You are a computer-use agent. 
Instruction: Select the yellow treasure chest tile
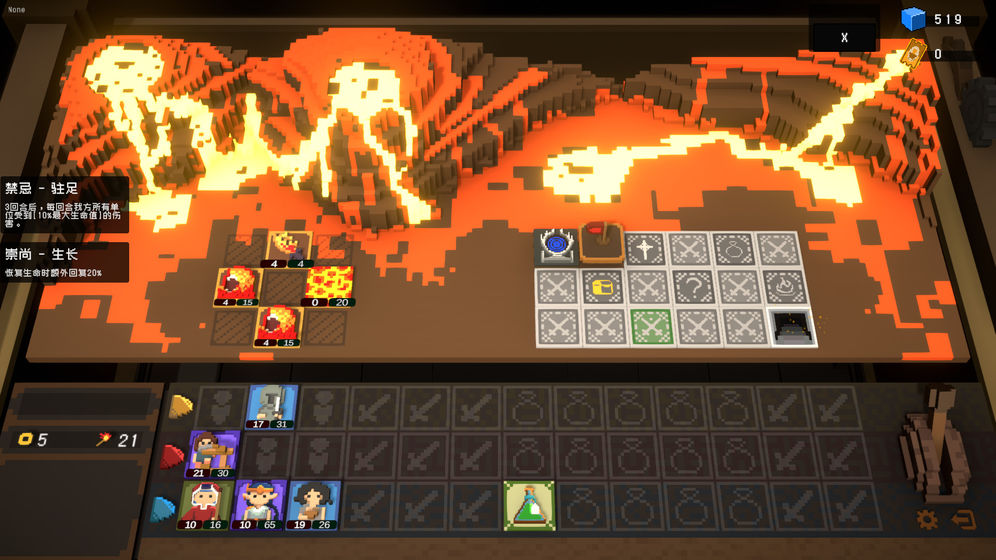pos(602,287)
